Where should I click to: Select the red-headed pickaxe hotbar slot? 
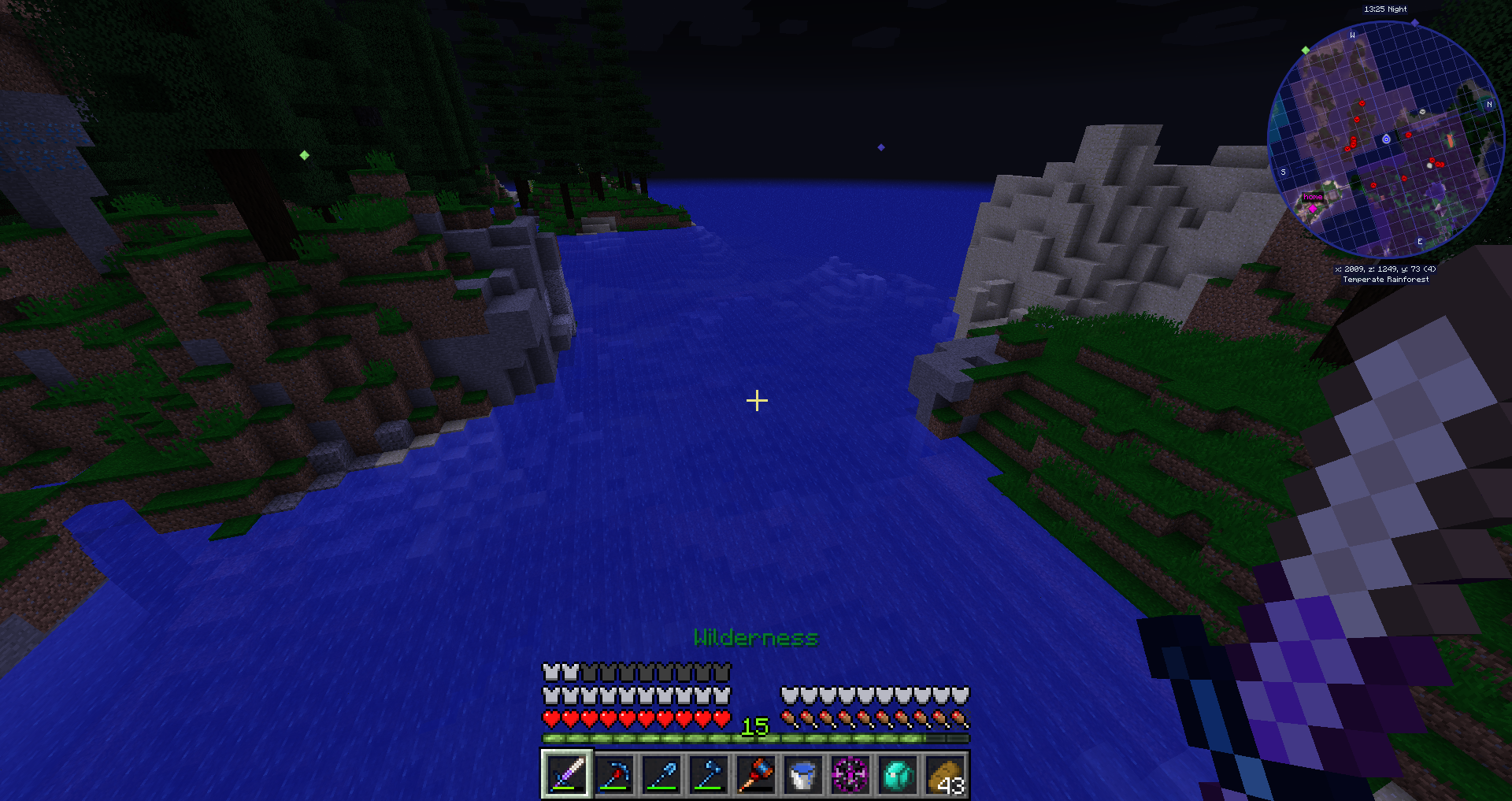point(614,775)
